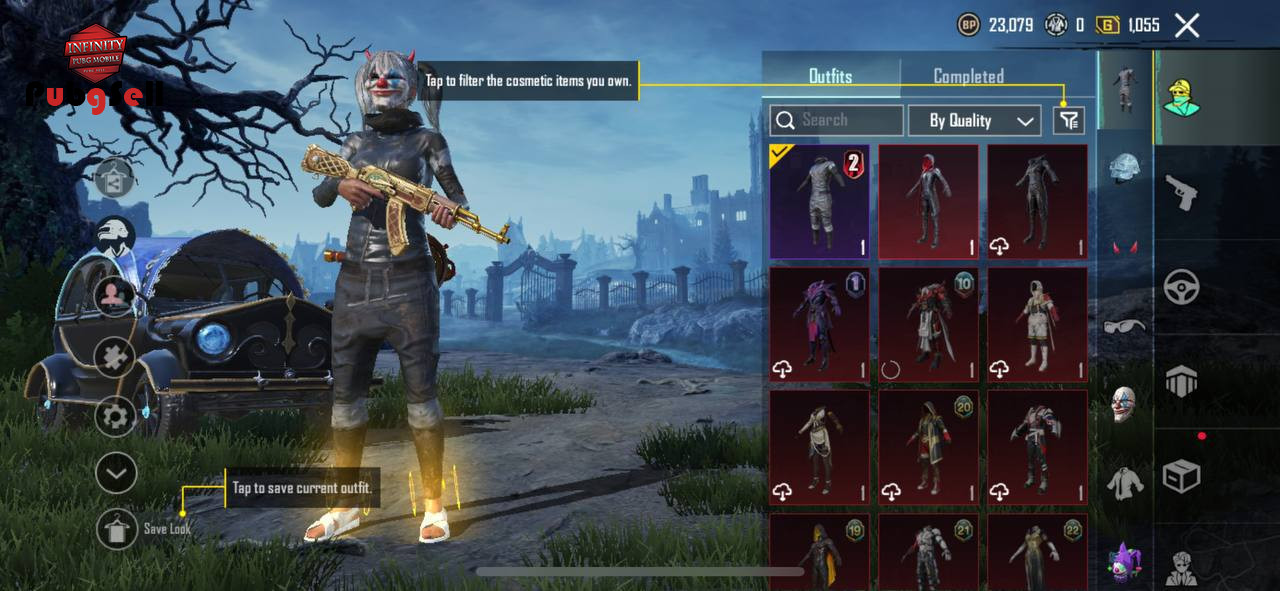Select the red devil horns category
The height and width of the screenshot is (591, 1280).
click(x=1125, y=247)
